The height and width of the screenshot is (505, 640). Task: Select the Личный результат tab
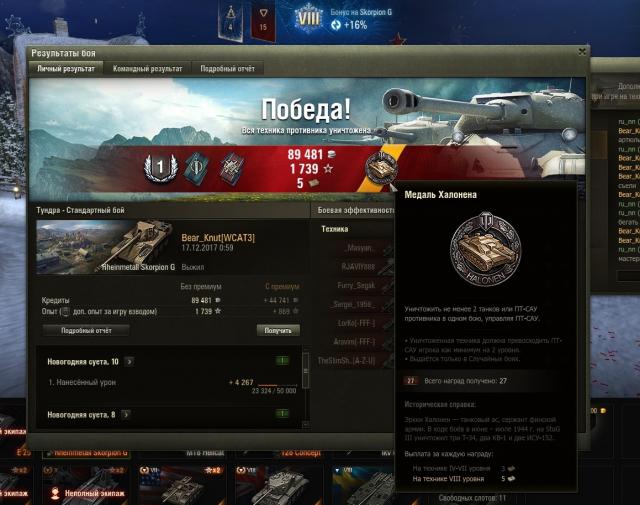[x=66, y=69]
